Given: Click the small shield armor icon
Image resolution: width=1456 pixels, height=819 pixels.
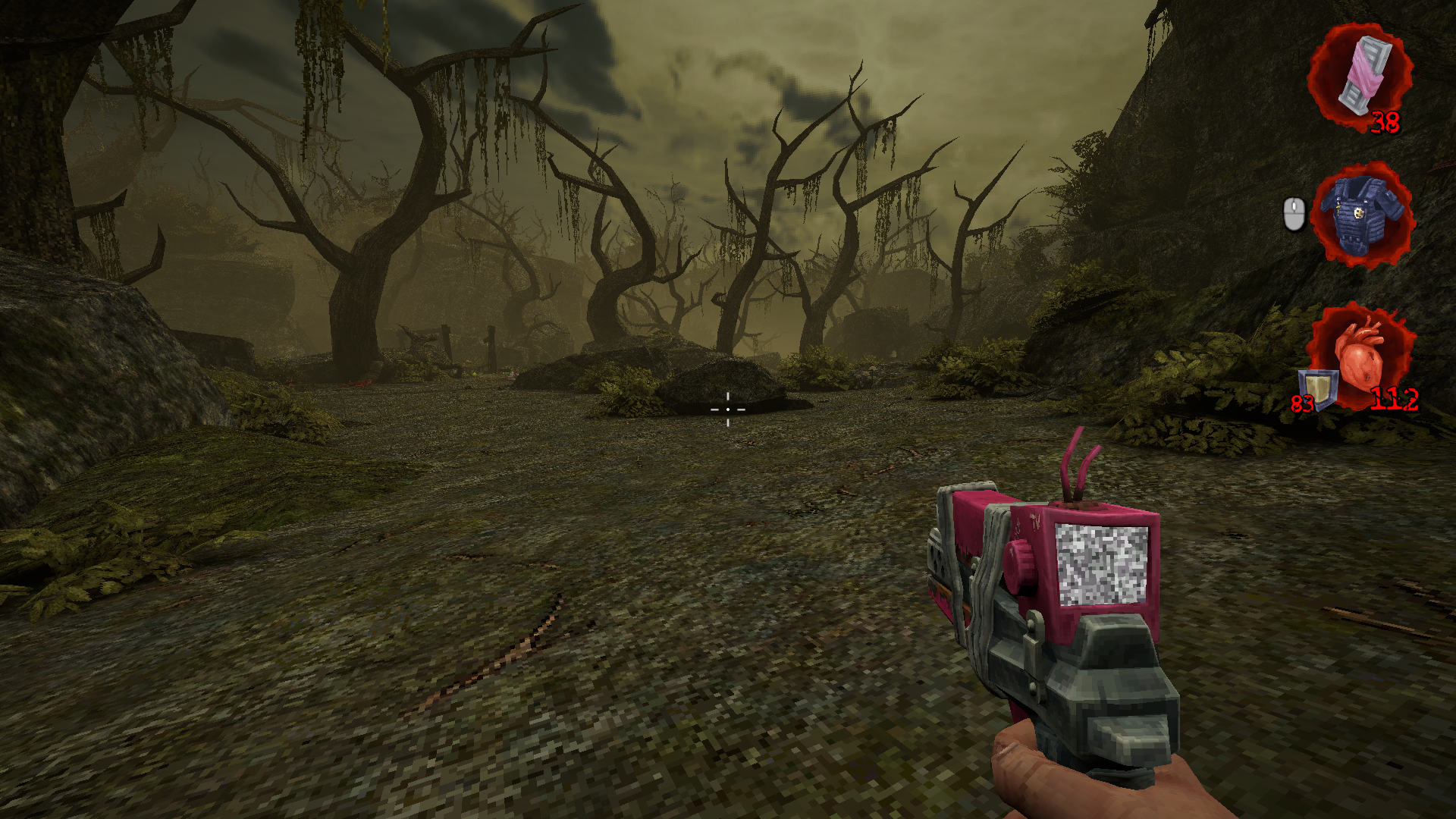Looking at the screenshot, I should point(1319,388).
